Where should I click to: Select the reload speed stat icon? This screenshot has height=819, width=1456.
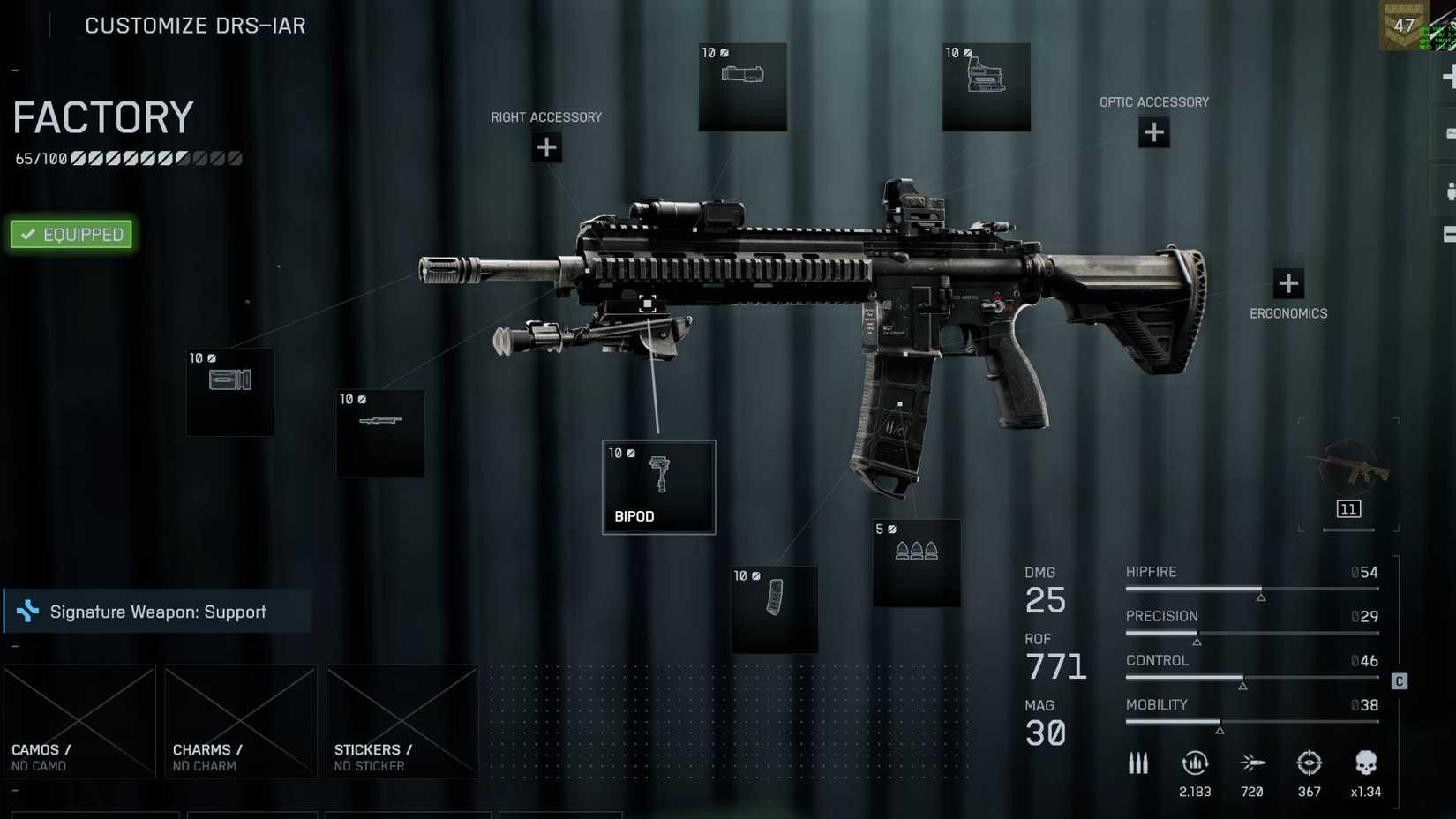point(1196,764)
